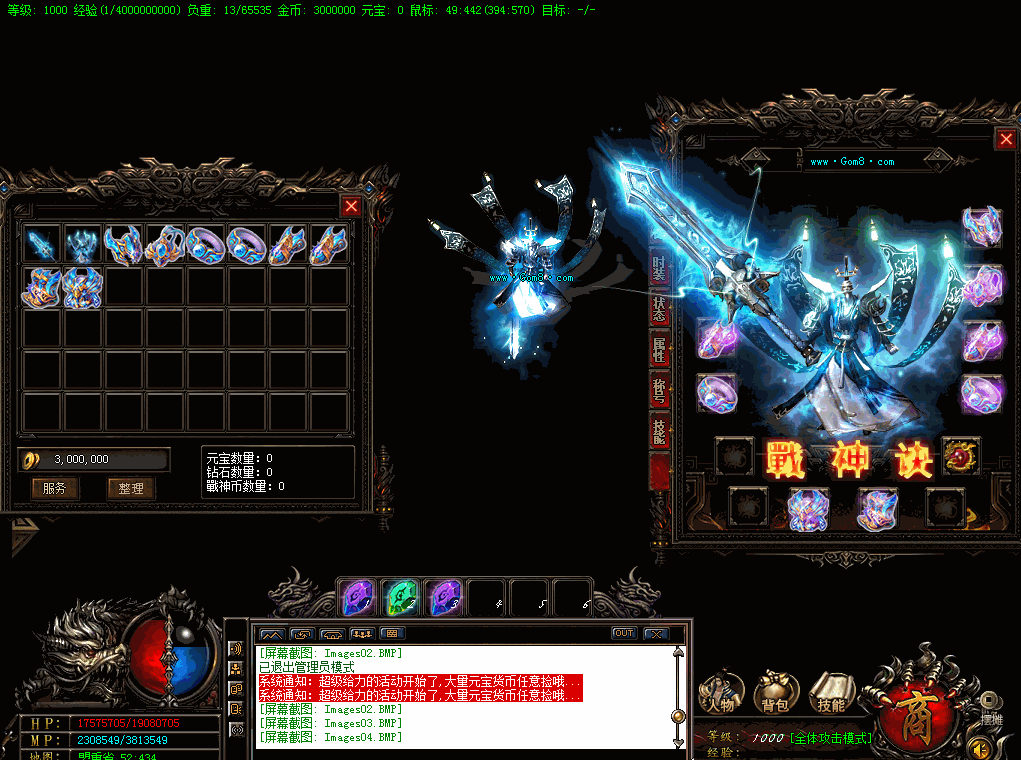Image resolution: width=1021 pixels, height=760 pixels.
Task: Open the 技能 skills tab on character panel
Action: click(x=659, y=432)
